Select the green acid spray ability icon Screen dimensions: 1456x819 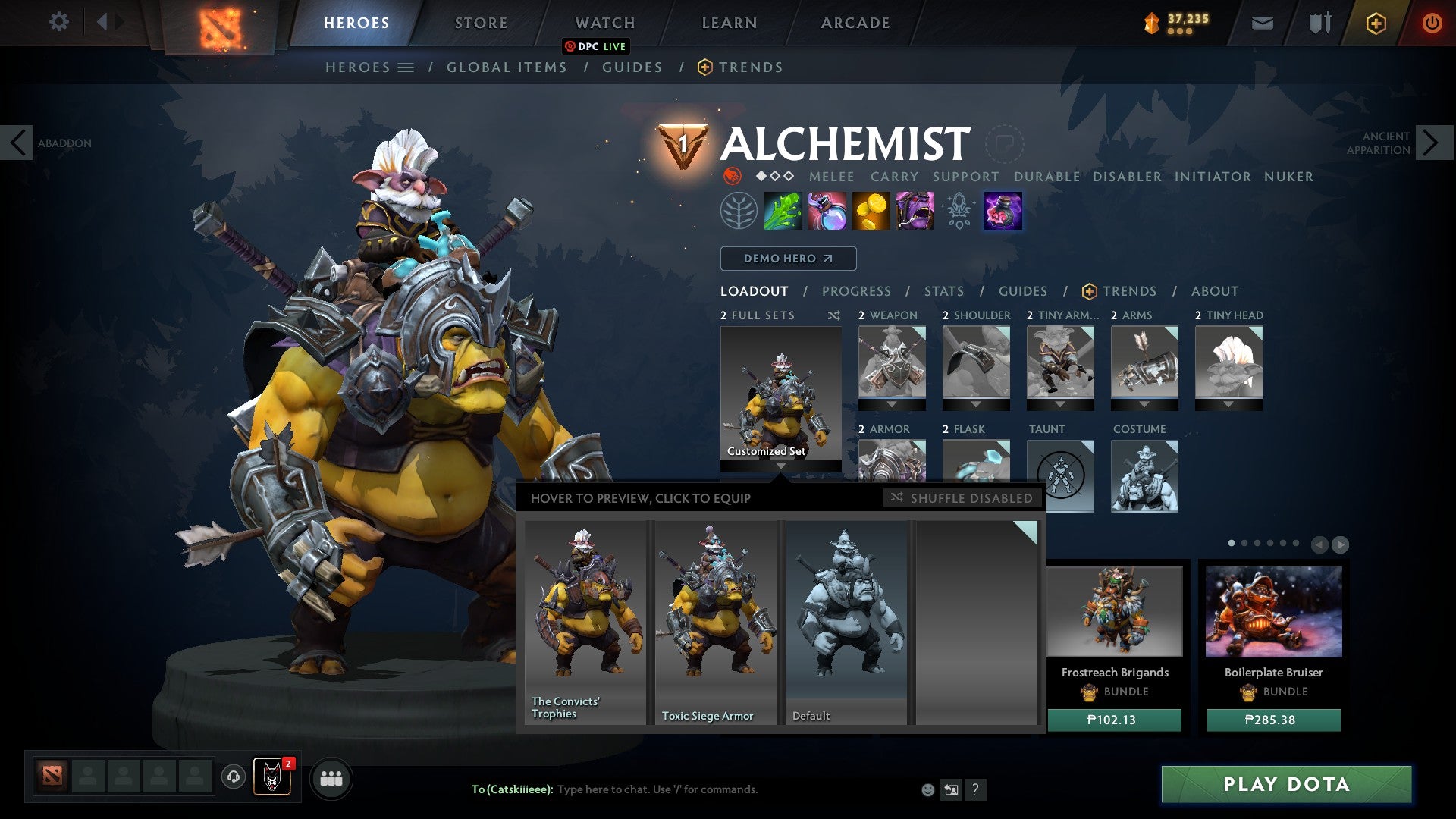pyautogui.click(x=782, y=211)
